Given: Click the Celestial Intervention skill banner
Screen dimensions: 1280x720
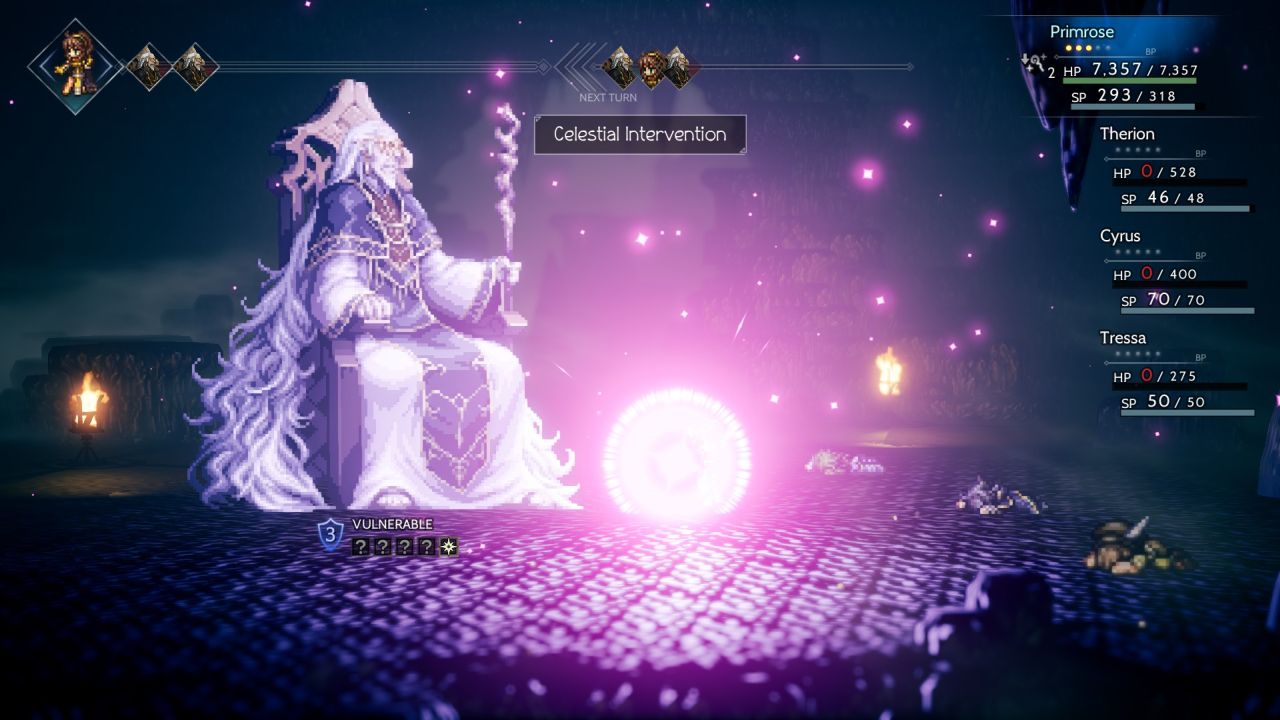Looking at the screenshot, I should point(640,134).
